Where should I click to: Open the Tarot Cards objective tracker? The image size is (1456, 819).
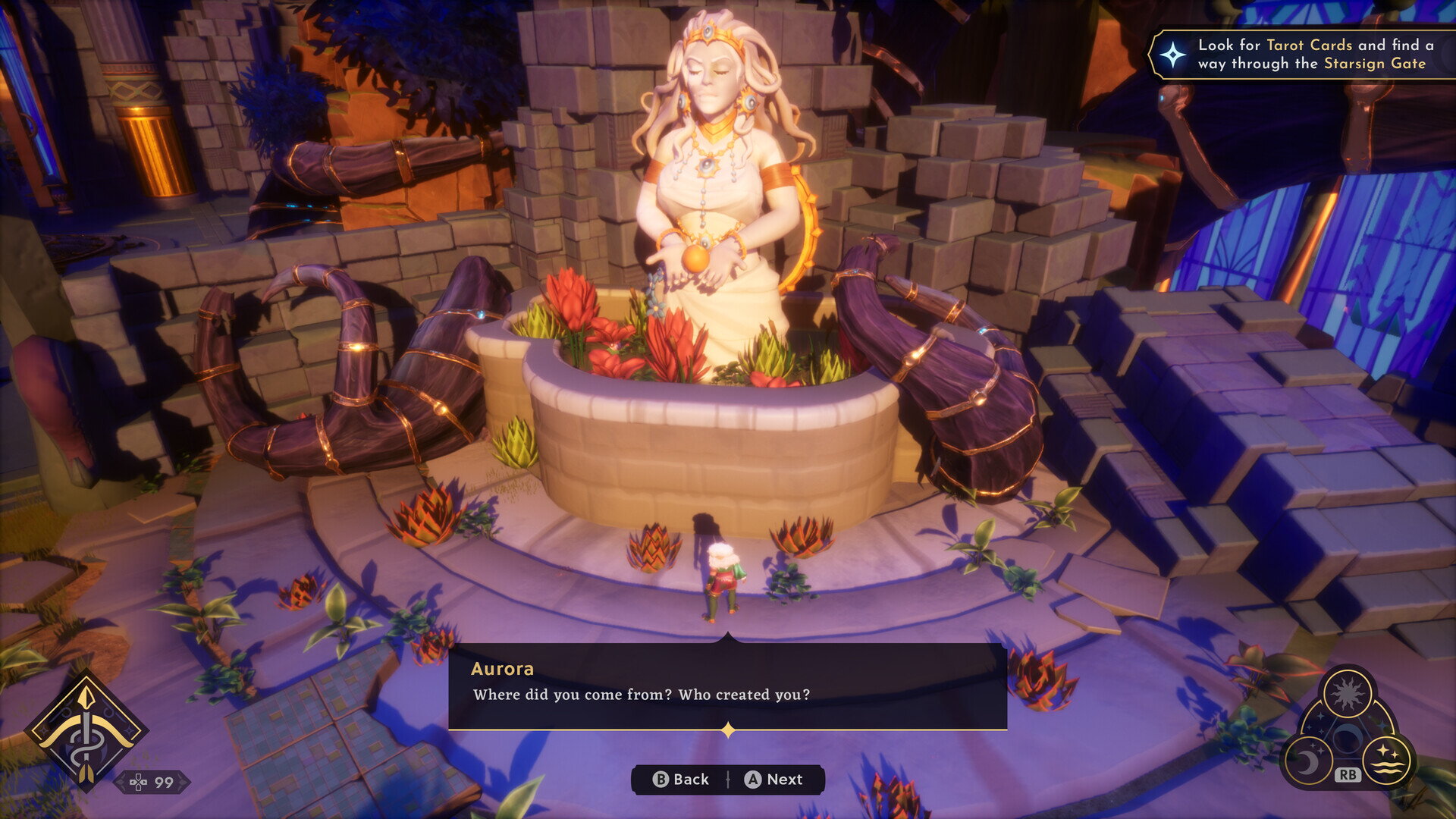pos(1301,55)
